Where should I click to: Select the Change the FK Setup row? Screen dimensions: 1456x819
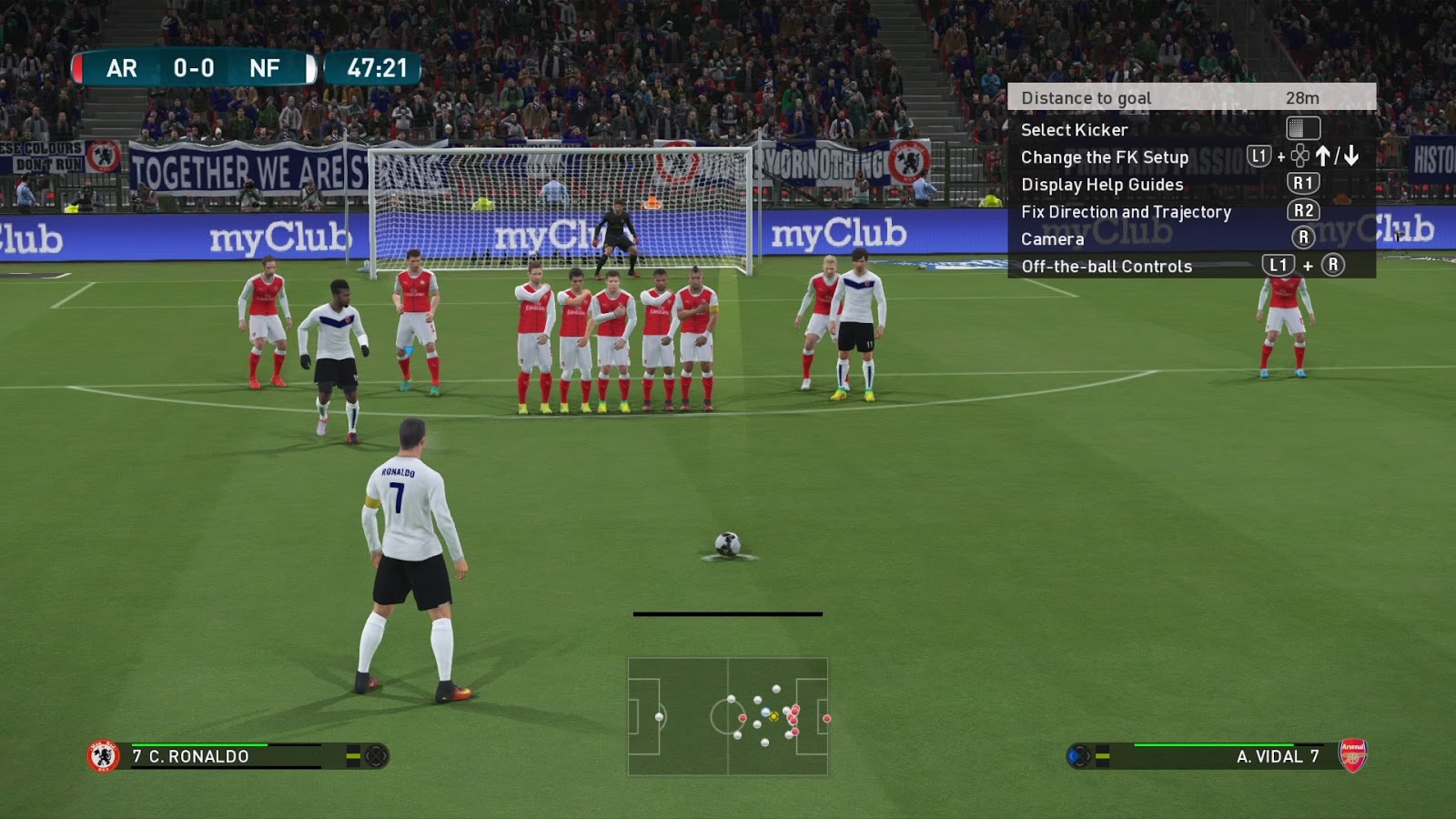[x=1104, y=157]
